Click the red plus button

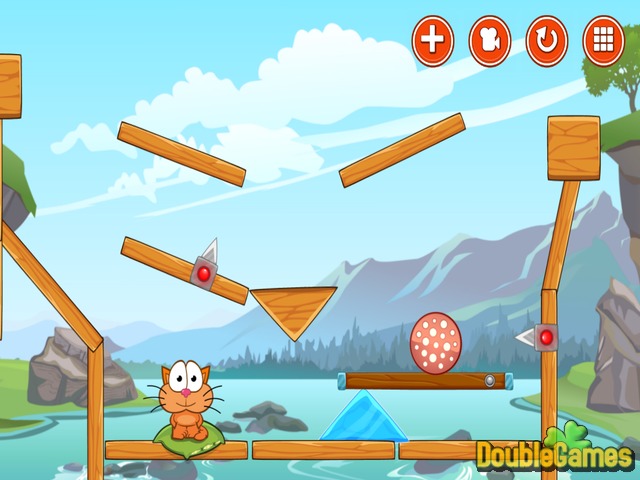433,41
